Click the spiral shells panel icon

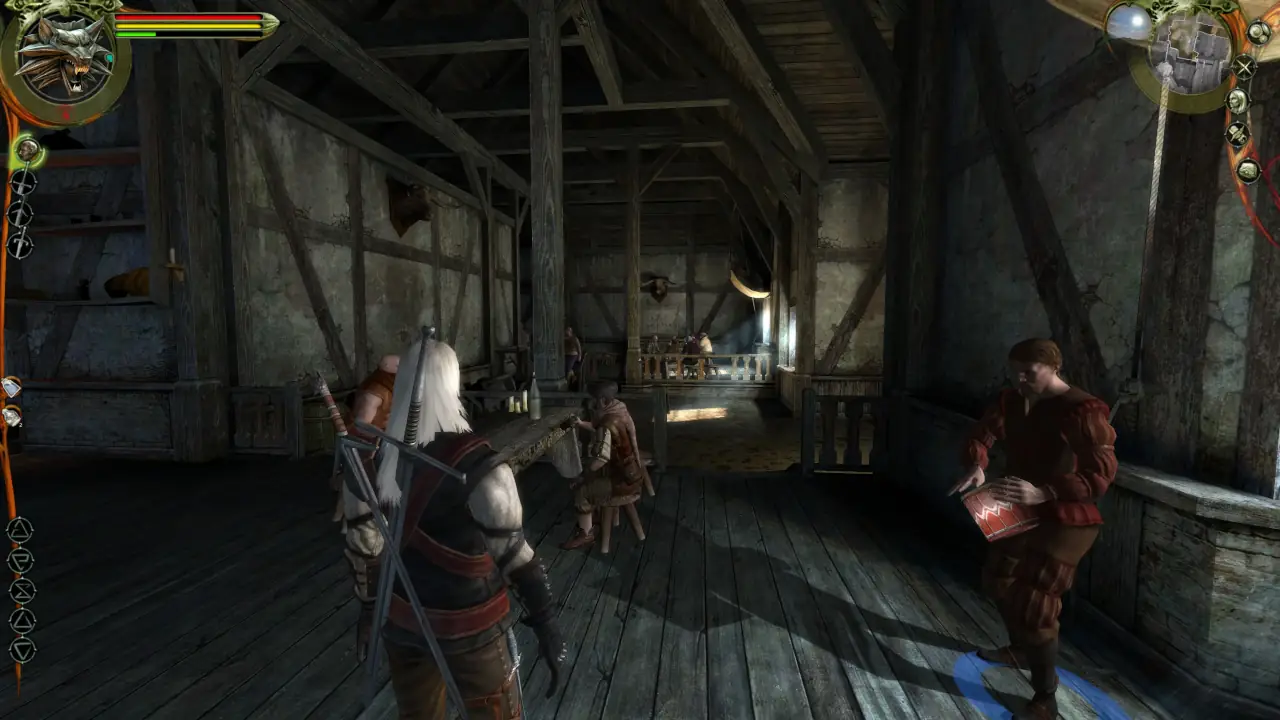tap(1260, 32)
